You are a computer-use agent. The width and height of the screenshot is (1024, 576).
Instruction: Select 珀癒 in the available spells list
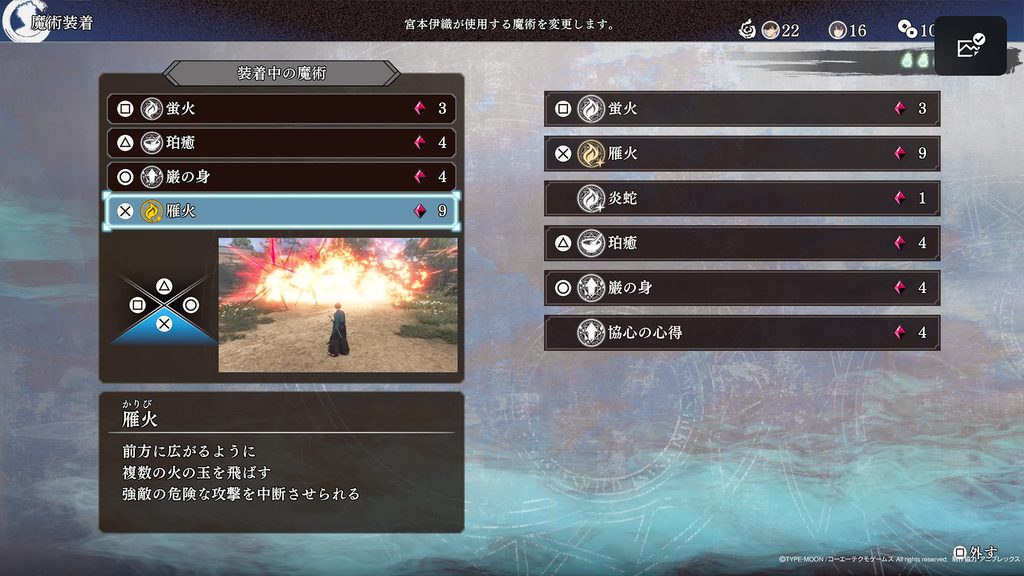741,242
